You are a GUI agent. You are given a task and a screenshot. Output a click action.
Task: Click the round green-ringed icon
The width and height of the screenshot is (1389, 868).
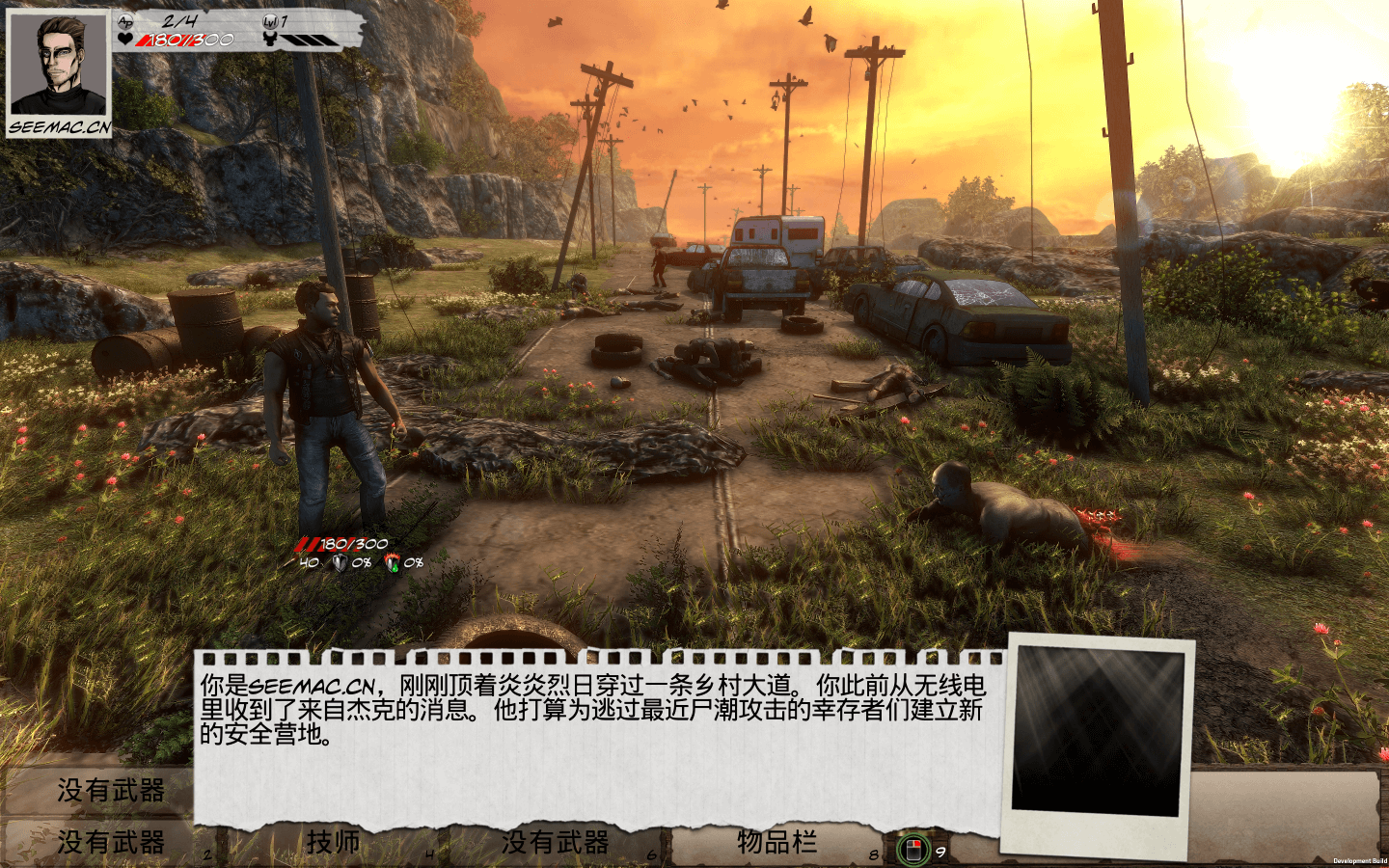pos(912,850)
